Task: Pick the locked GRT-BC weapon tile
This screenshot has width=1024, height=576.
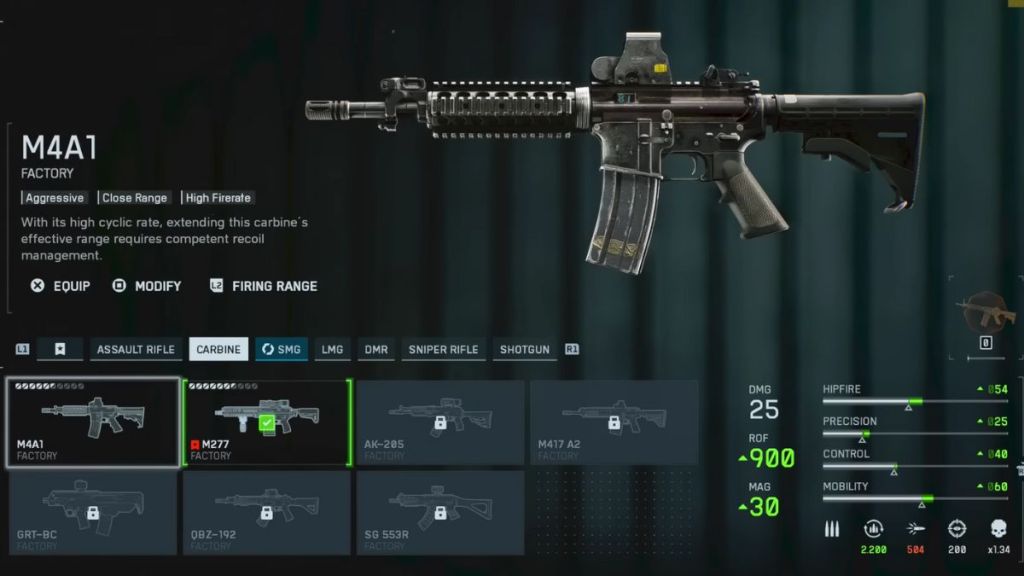Action: tap(92, 512)
